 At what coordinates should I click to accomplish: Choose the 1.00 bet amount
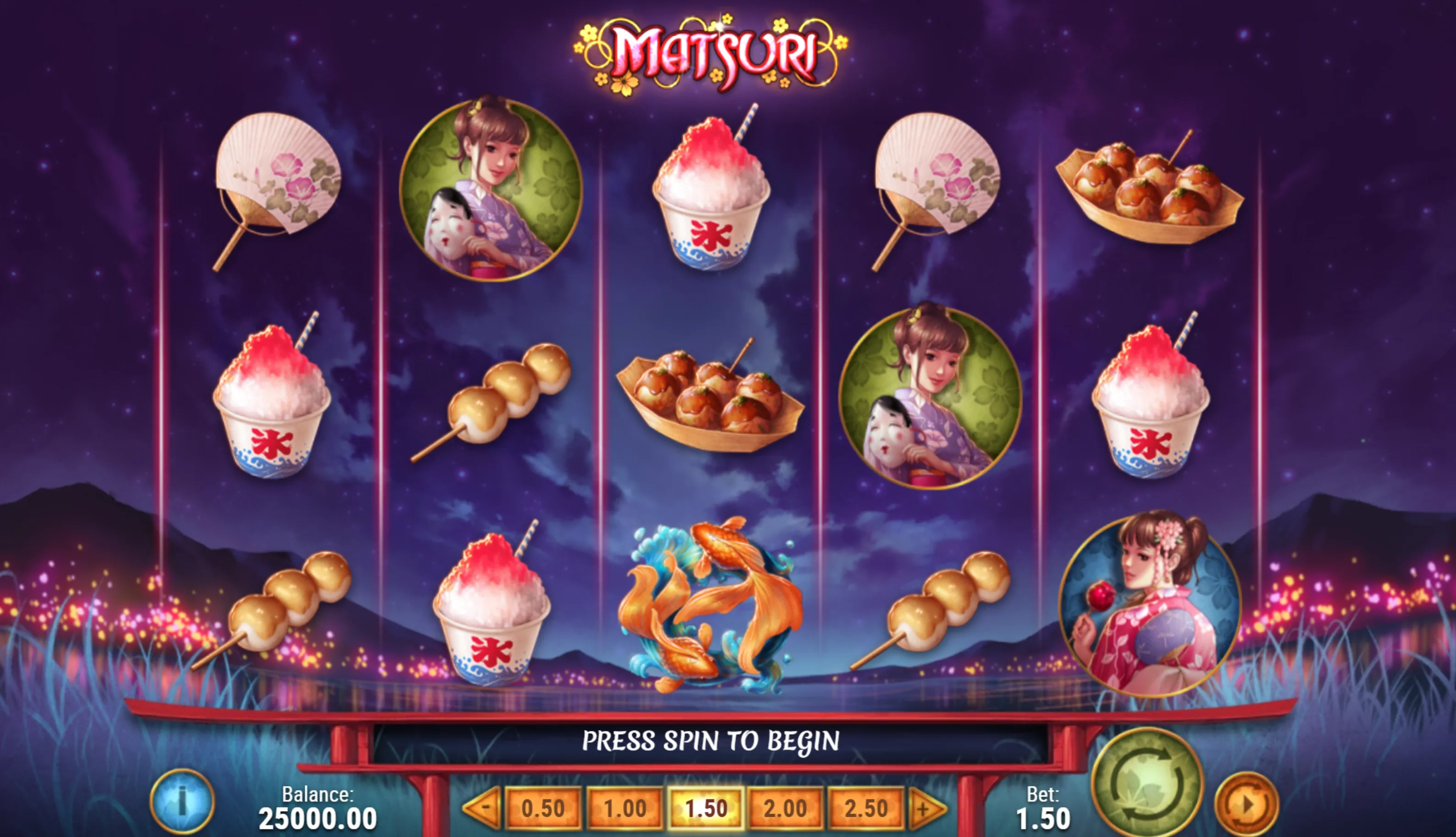click(x=625, y=809)
